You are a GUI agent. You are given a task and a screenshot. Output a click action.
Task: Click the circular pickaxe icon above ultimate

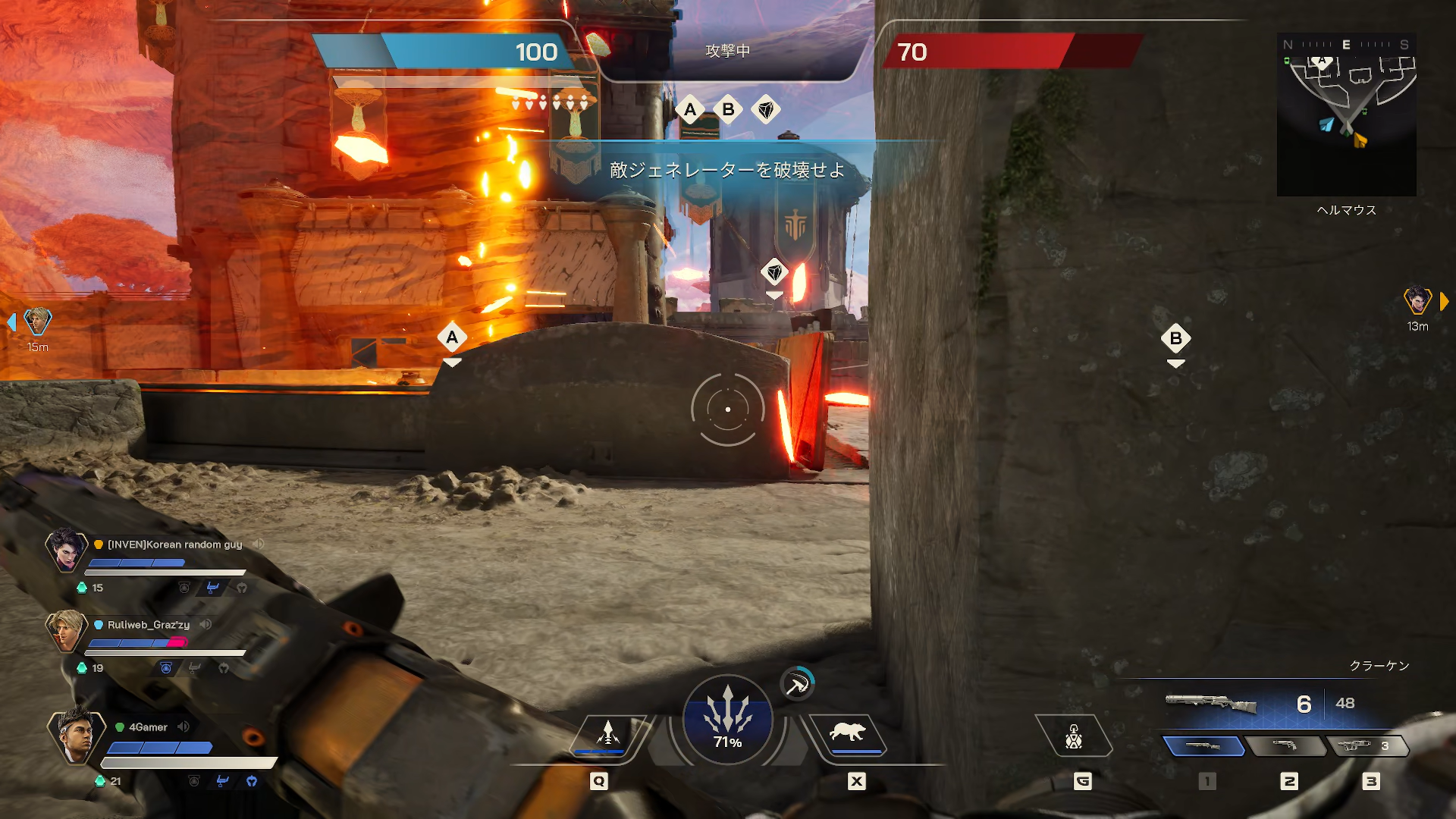pos(797,684)
